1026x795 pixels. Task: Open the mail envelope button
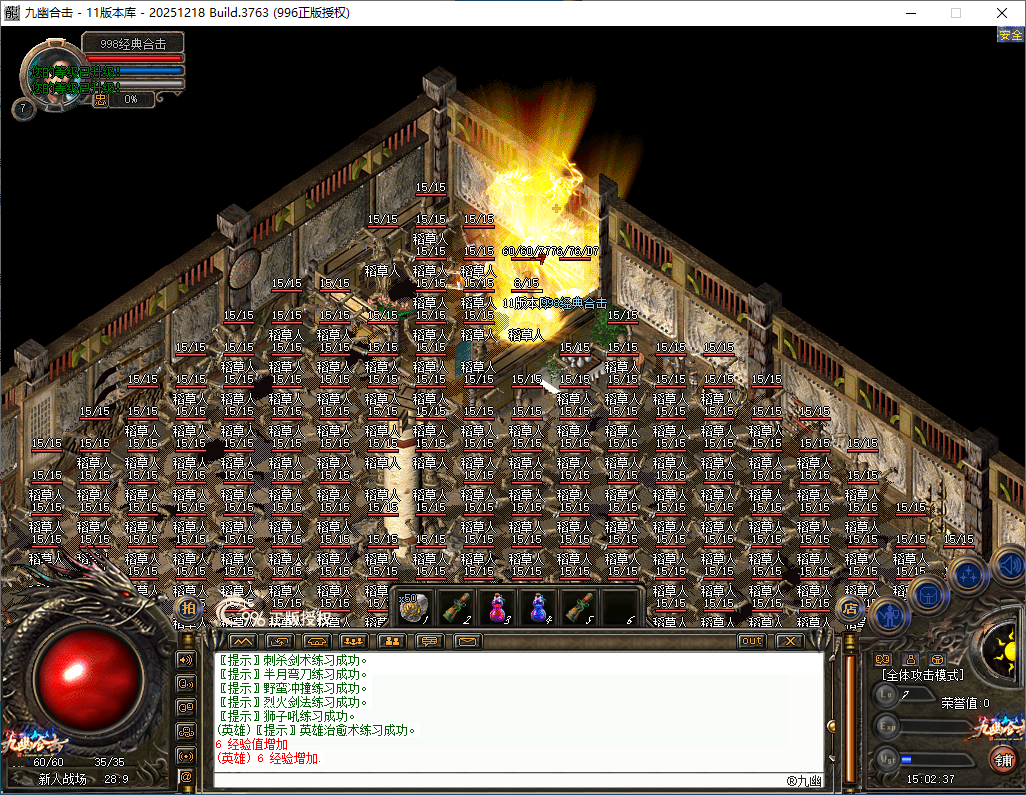click(x=468, y=641)
